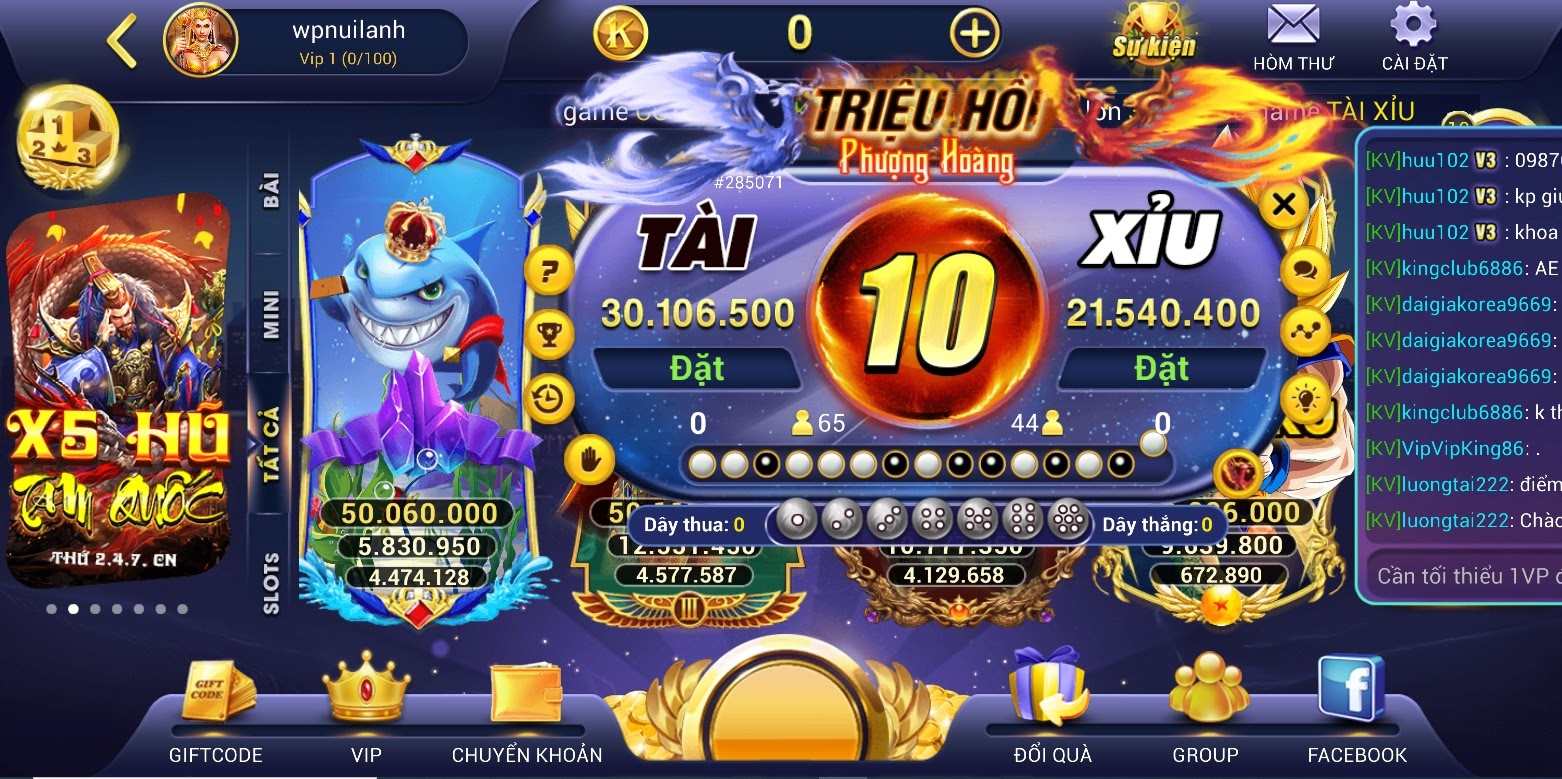
Task: Go back with the yellow arrow
Action: [122, 42]
